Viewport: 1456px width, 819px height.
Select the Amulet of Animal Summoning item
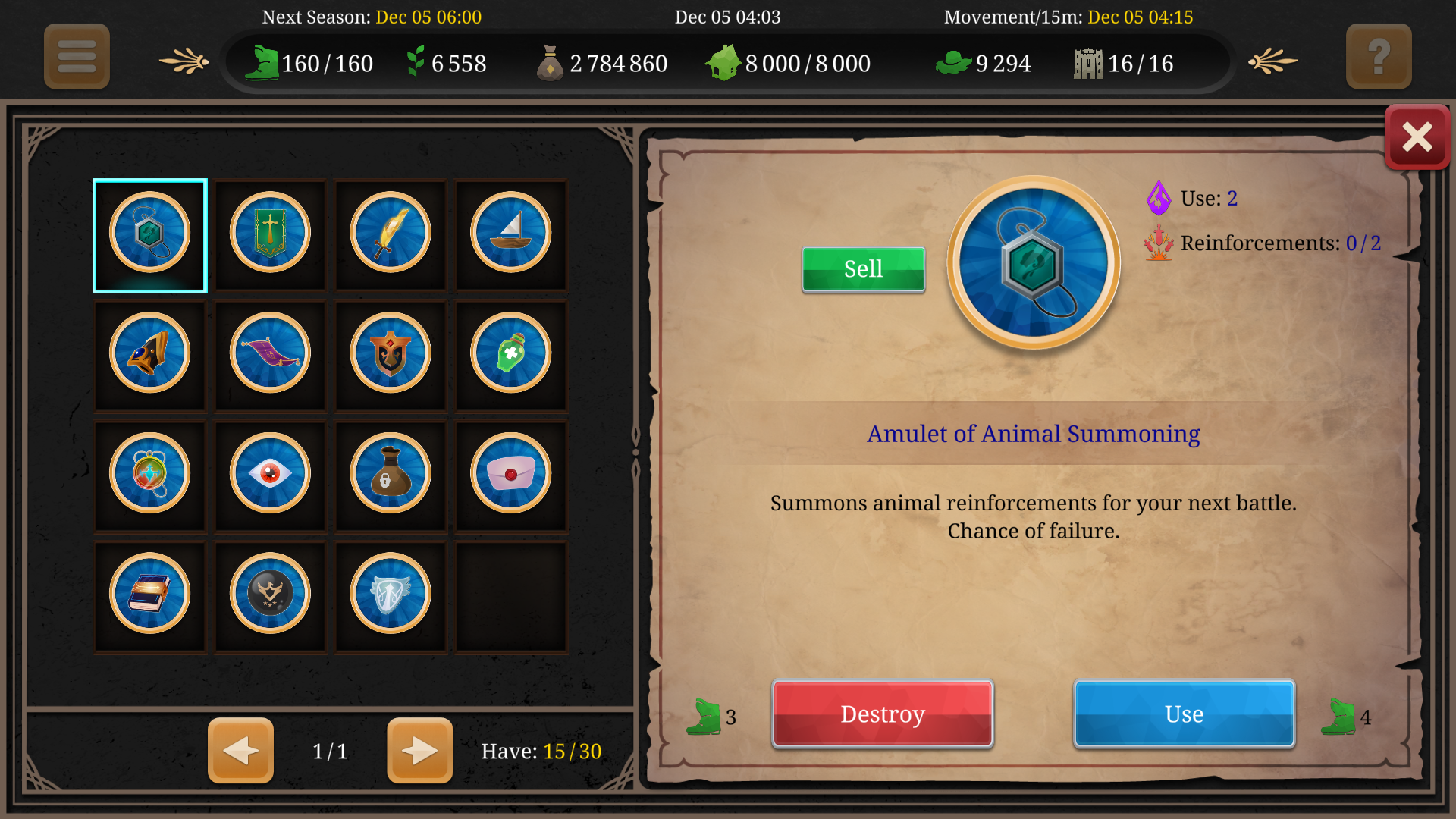149,235
